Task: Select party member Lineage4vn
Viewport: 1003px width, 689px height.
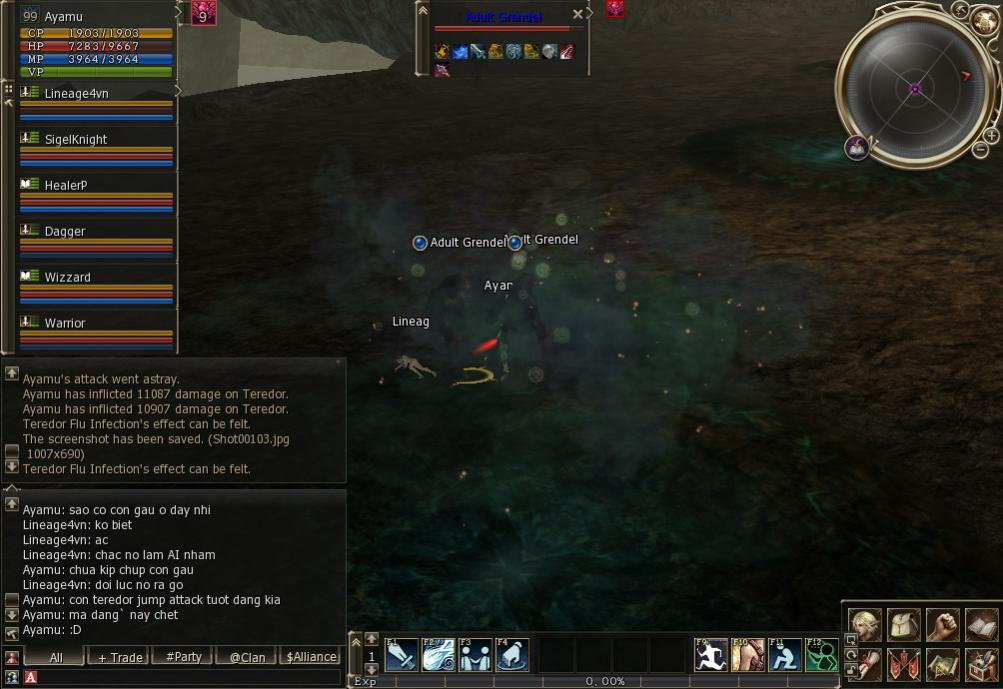Action: pos(77,93)
